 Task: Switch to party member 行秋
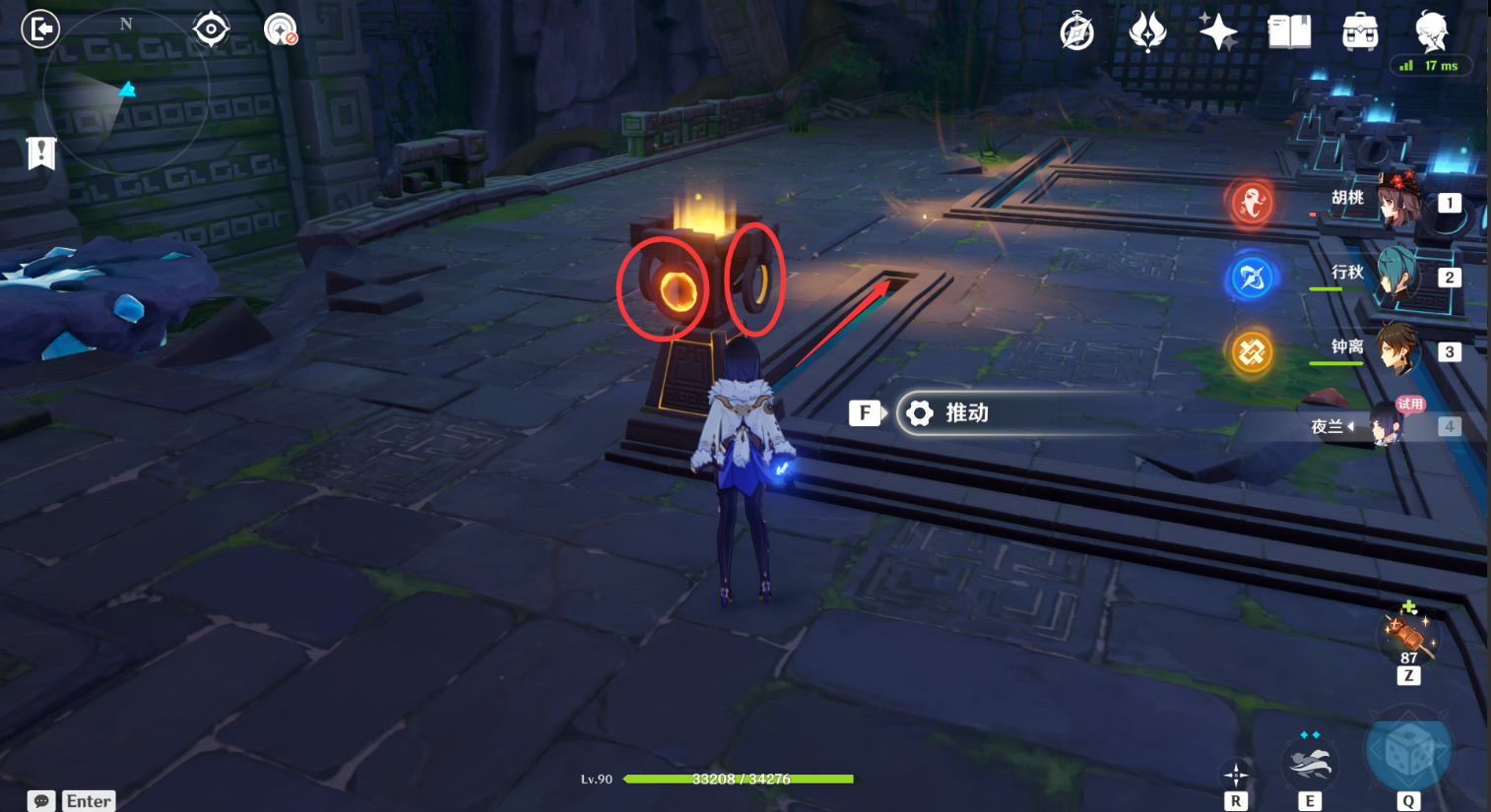[1396, 276]
